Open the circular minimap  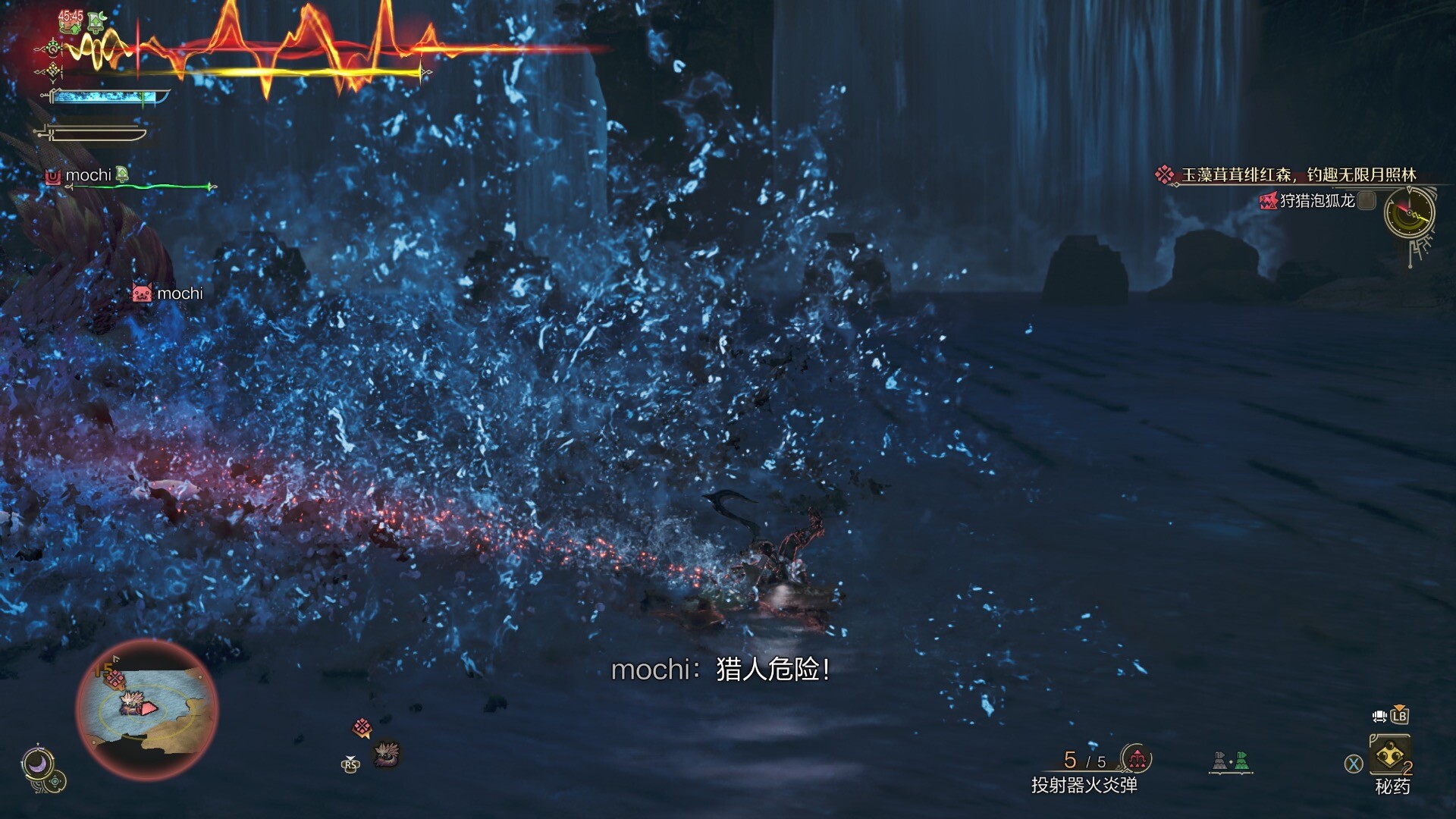click(147, 709)
